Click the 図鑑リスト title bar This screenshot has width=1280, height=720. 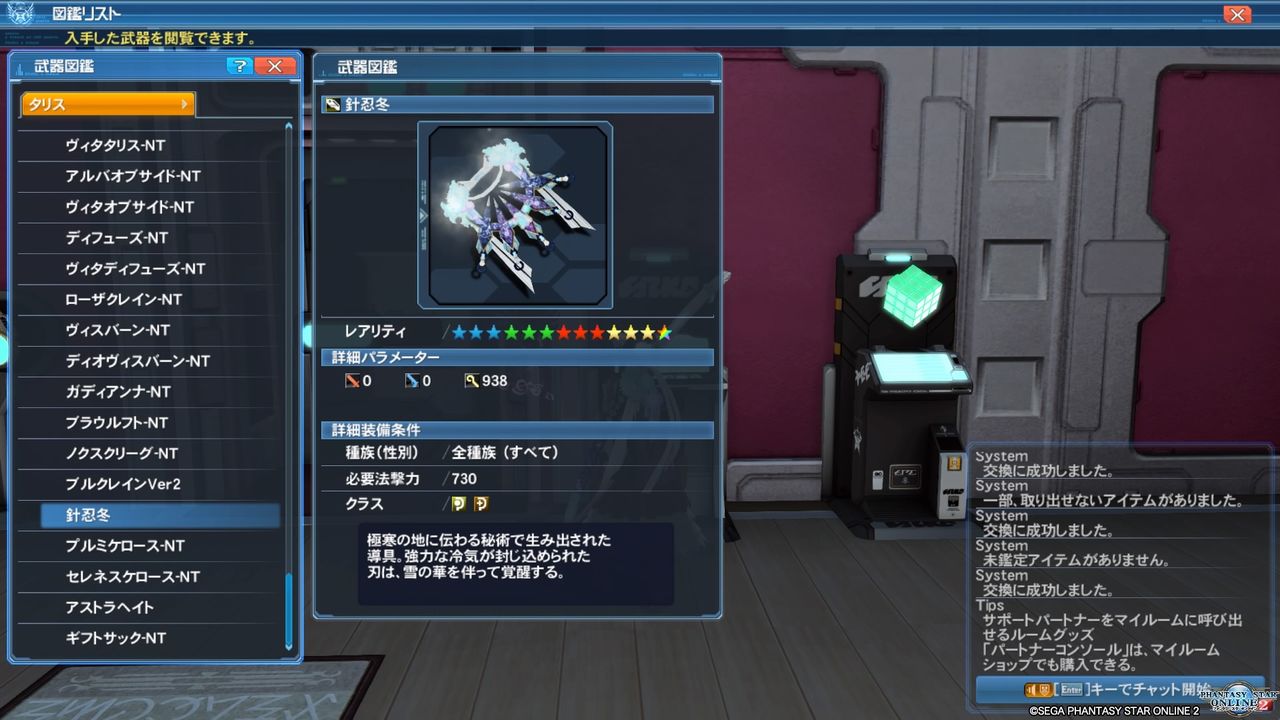pyautogui.click(x=85, y=13)
